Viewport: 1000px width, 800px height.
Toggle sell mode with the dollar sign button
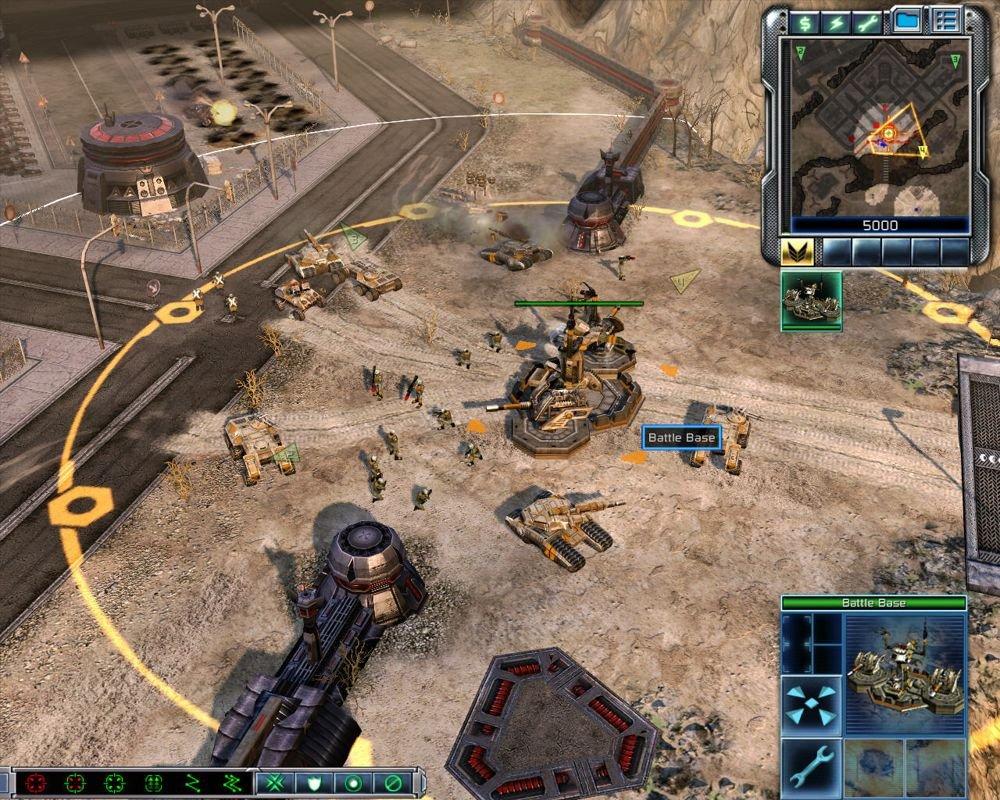(802, 22)
